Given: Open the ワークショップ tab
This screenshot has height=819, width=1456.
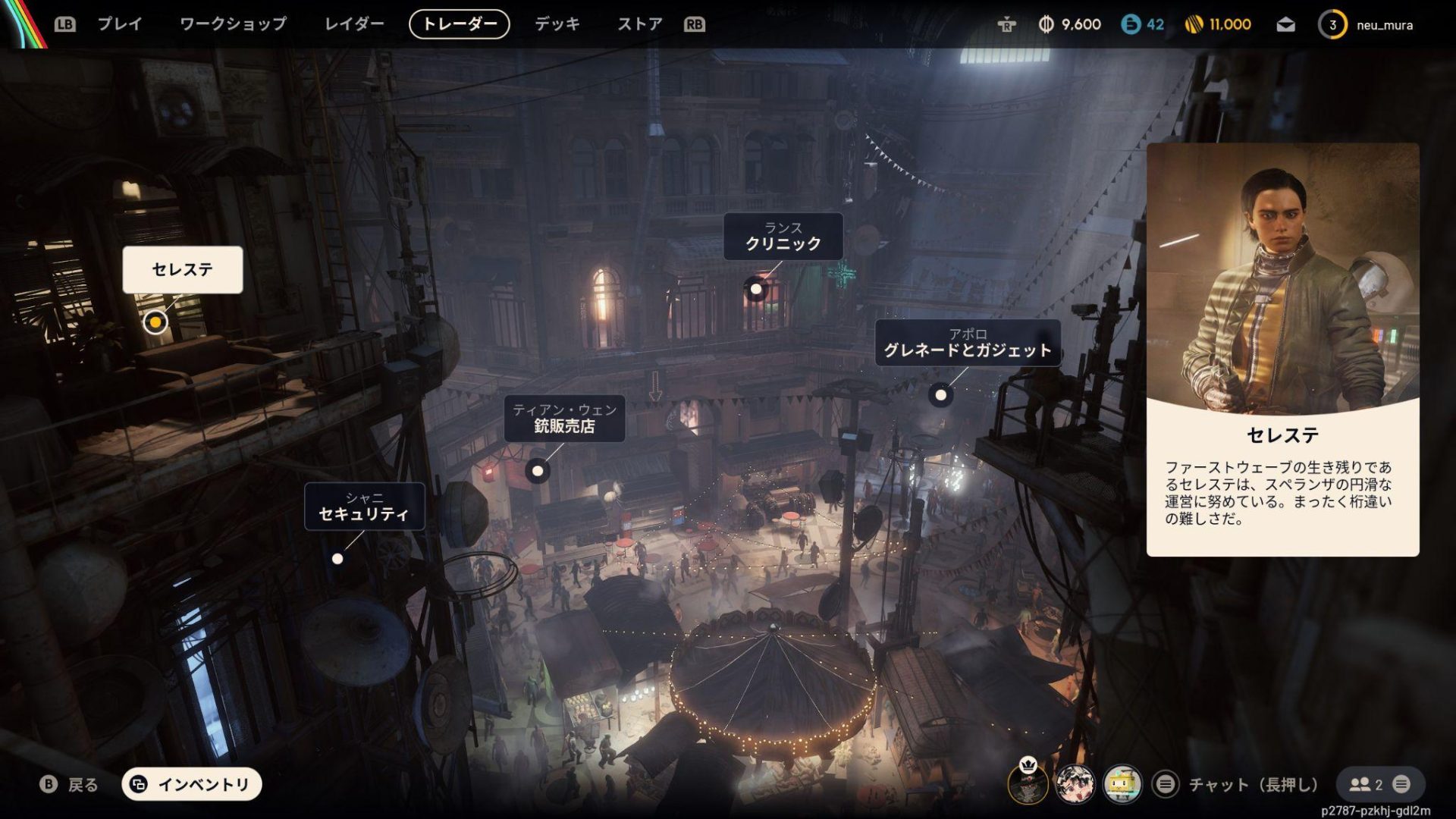Looking at the screenshot, I should (x=233, y=24).
